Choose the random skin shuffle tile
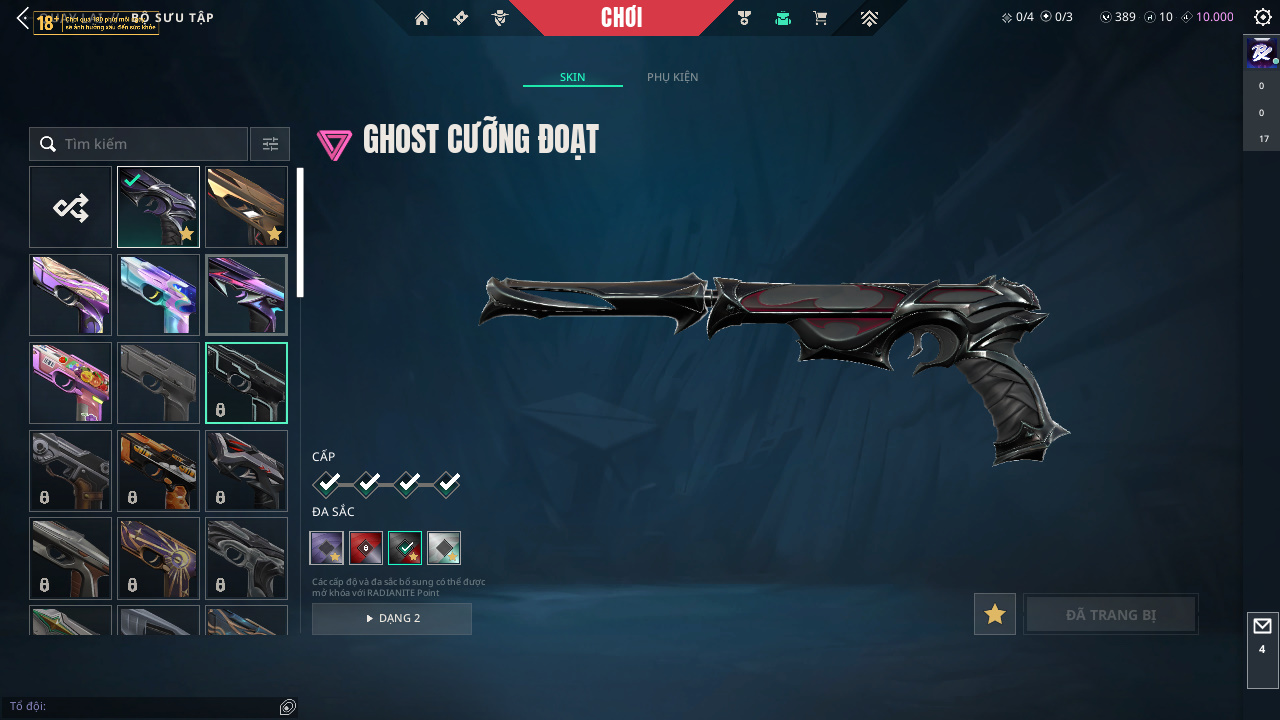The height and width of the screenshot is (720, 1280). pyautogui.click(x=70, y=207)
